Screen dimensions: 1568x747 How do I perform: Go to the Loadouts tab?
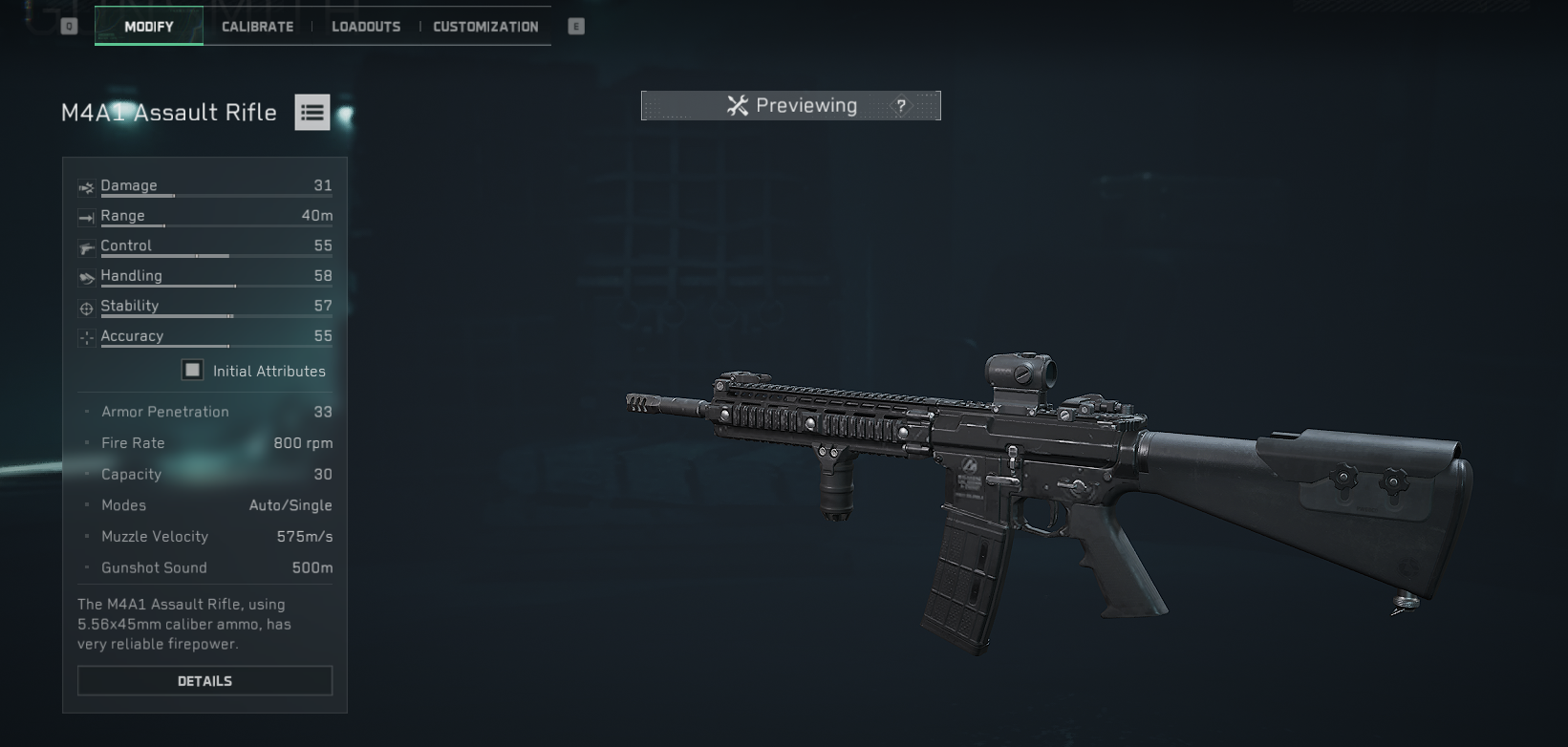click(366, 27)
